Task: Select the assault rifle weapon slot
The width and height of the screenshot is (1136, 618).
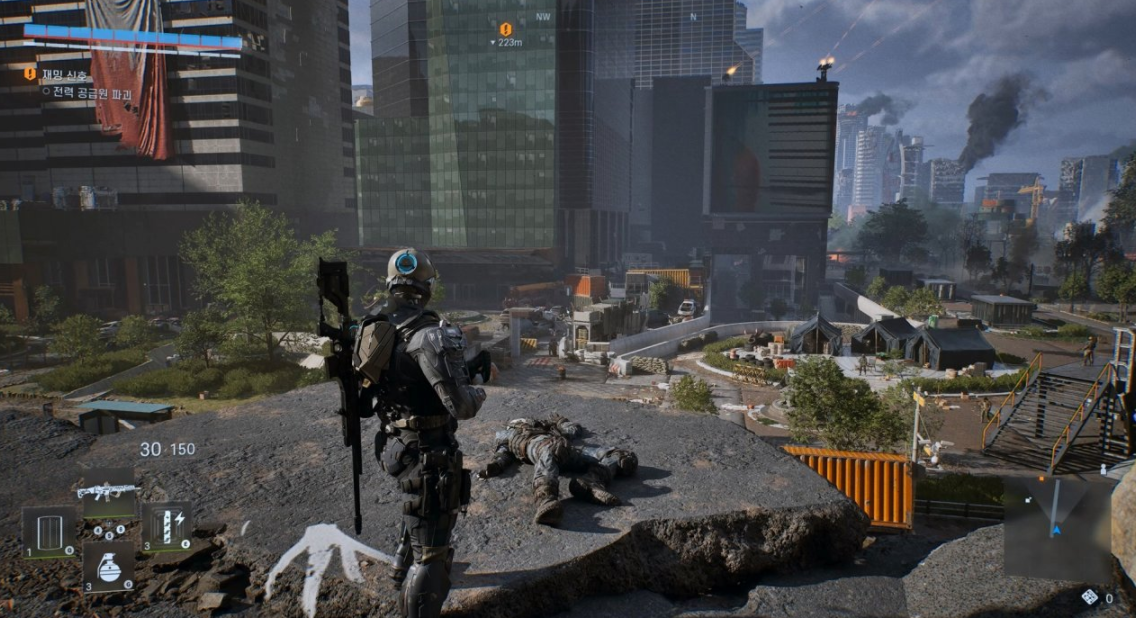Action: point(108,493)
